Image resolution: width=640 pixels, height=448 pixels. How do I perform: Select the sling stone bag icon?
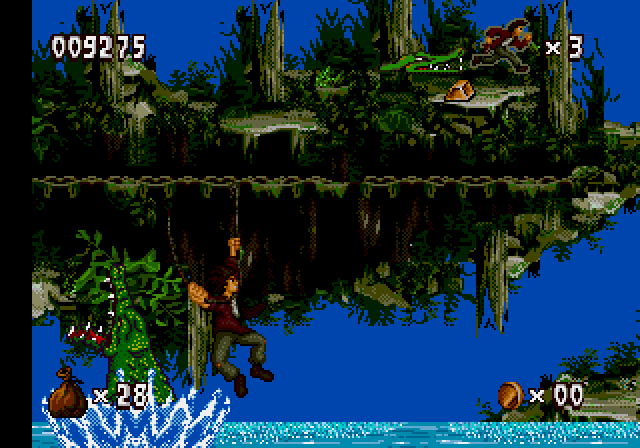tap(68, 392)
